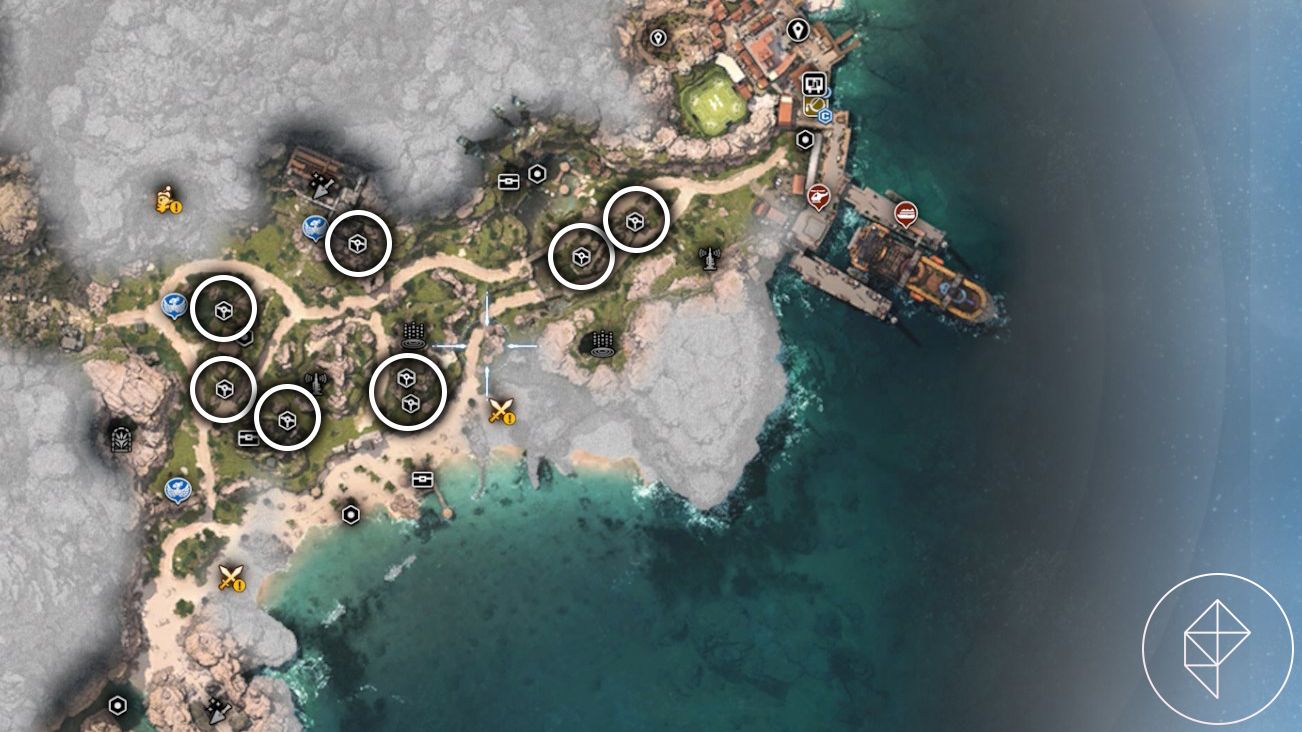The height and width of the screenshot is (732, 1302).
Task: Select the remnawave tower grid icon mid-map
Action: [413, 334]
